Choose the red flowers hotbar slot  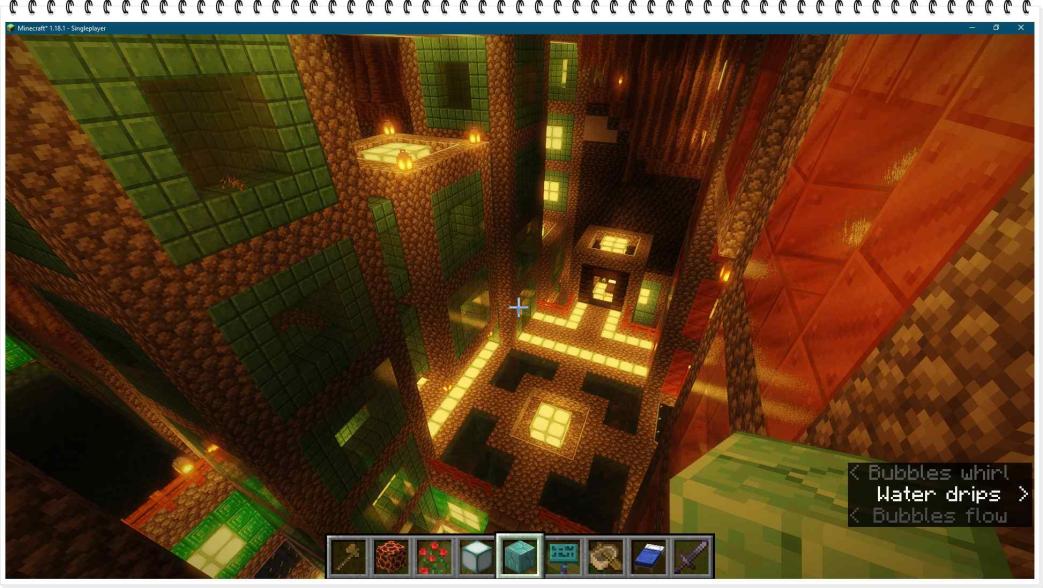tap(434, 556)
